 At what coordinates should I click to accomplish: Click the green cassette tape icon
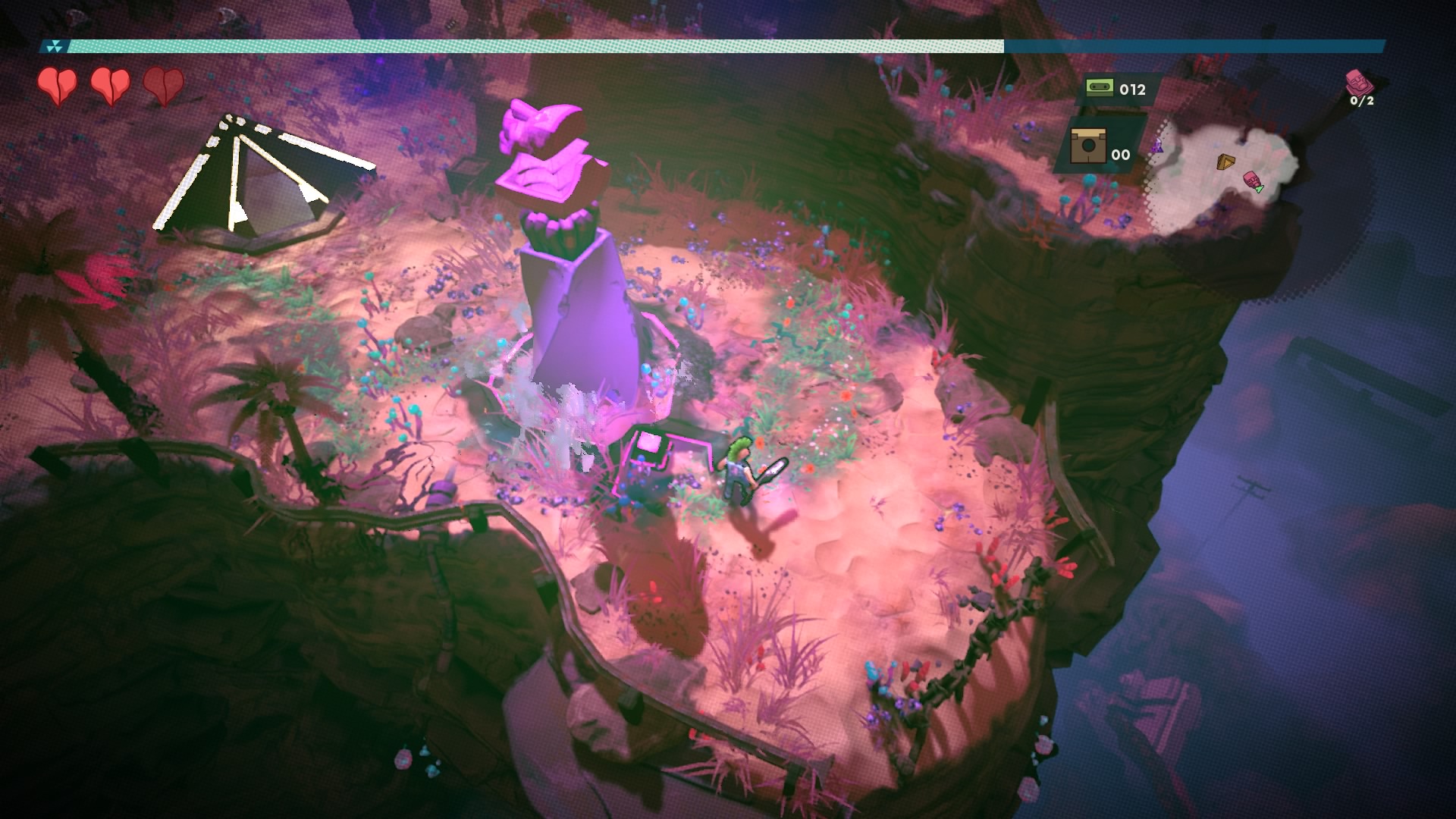tap(1099, 88)
